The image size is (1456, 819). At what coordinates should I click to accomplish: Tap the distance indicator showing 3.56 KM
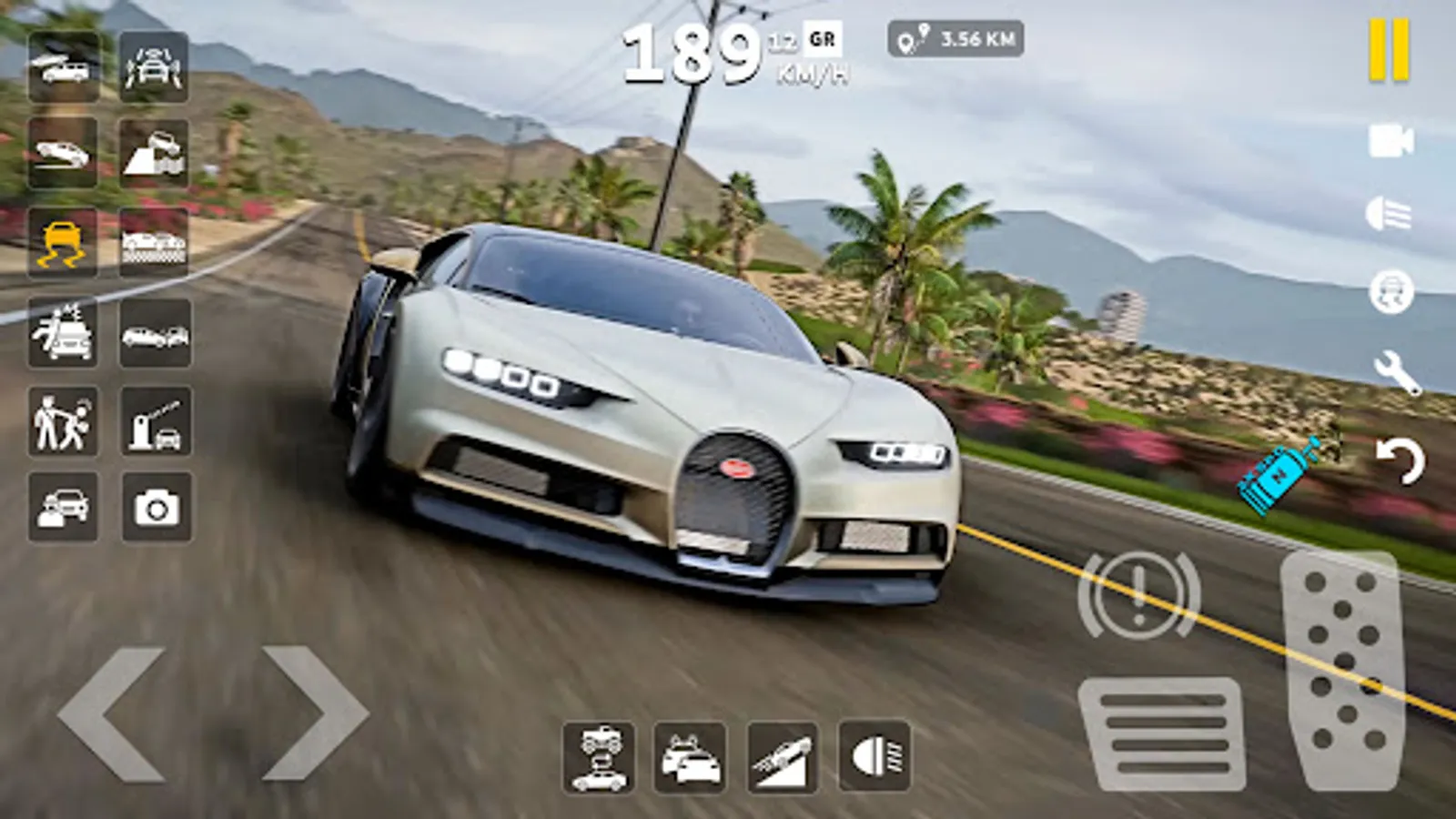955,38
